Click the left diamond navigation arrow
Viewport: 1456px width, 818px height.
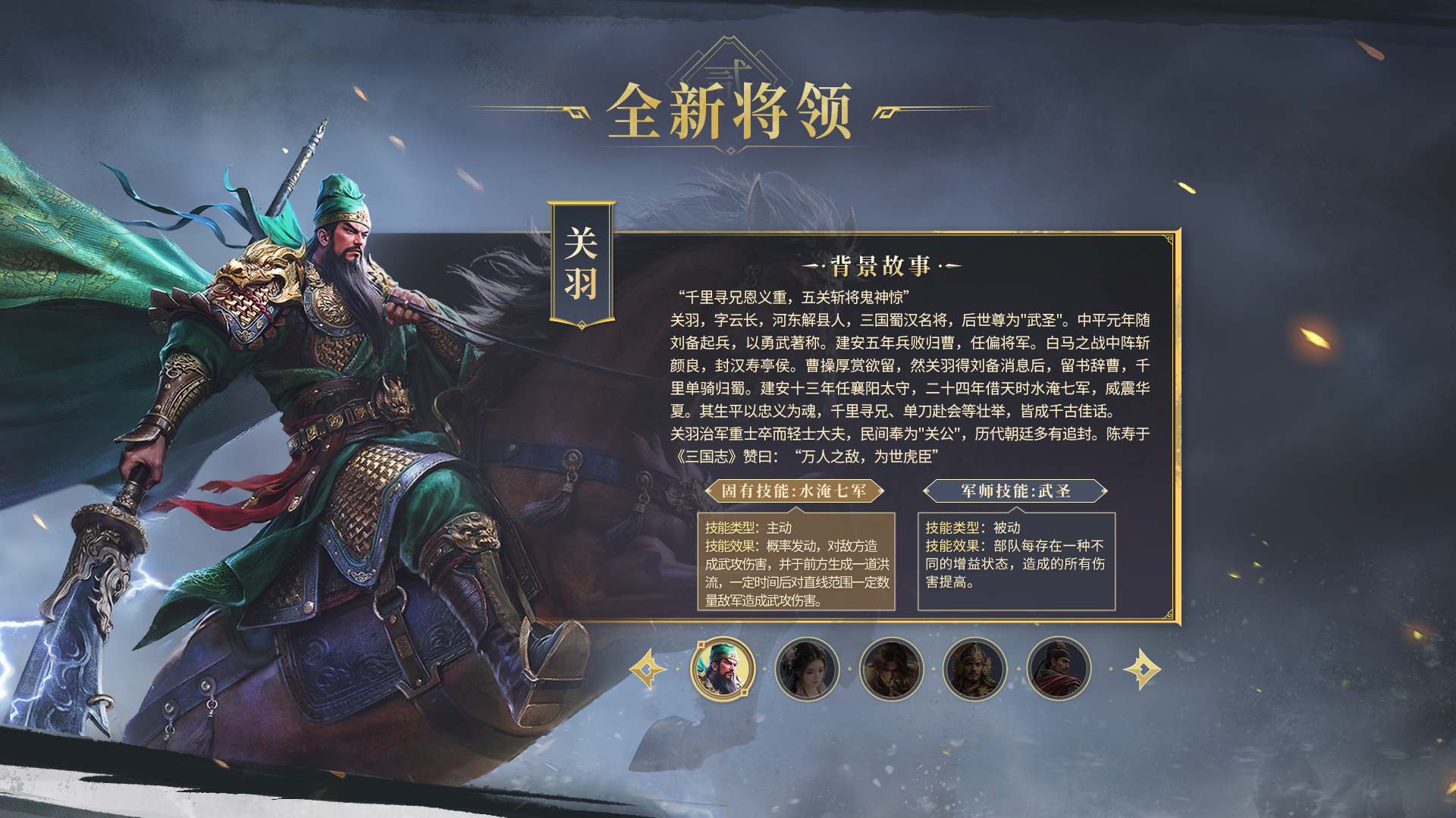click(648, 669)
